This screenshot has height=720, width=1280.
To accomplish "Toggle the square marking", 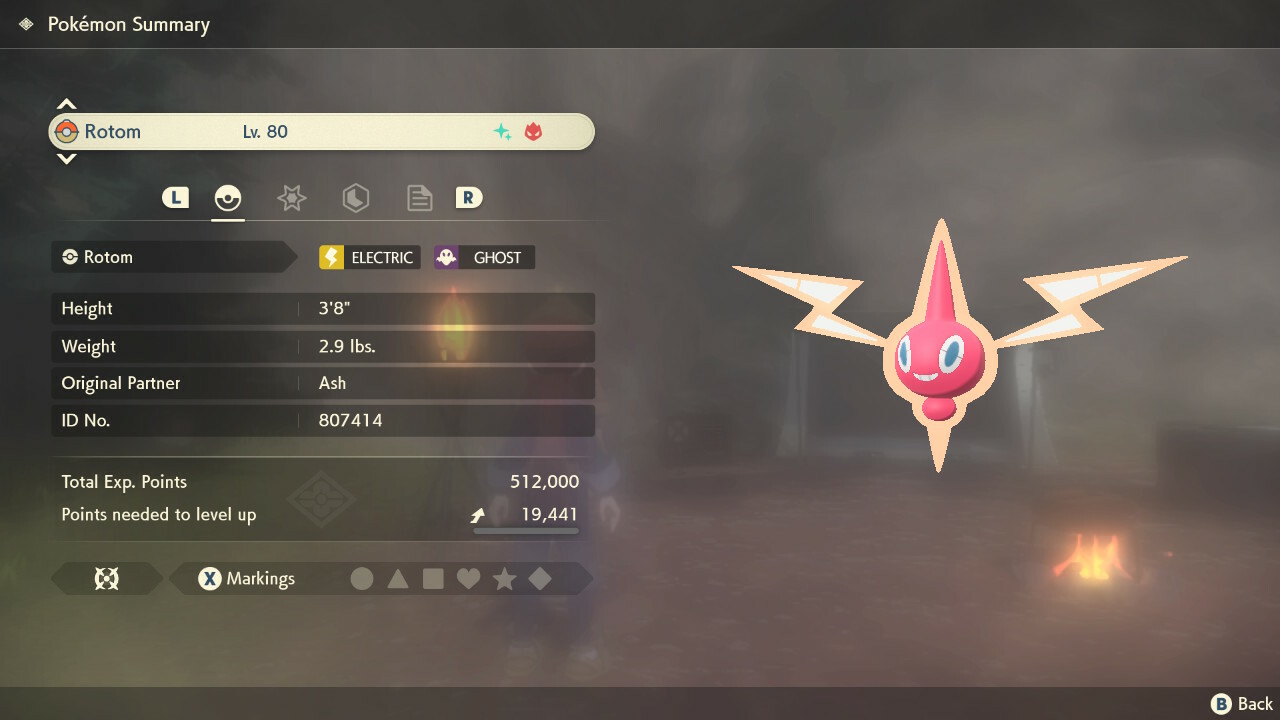I will (x=433, y=579).
